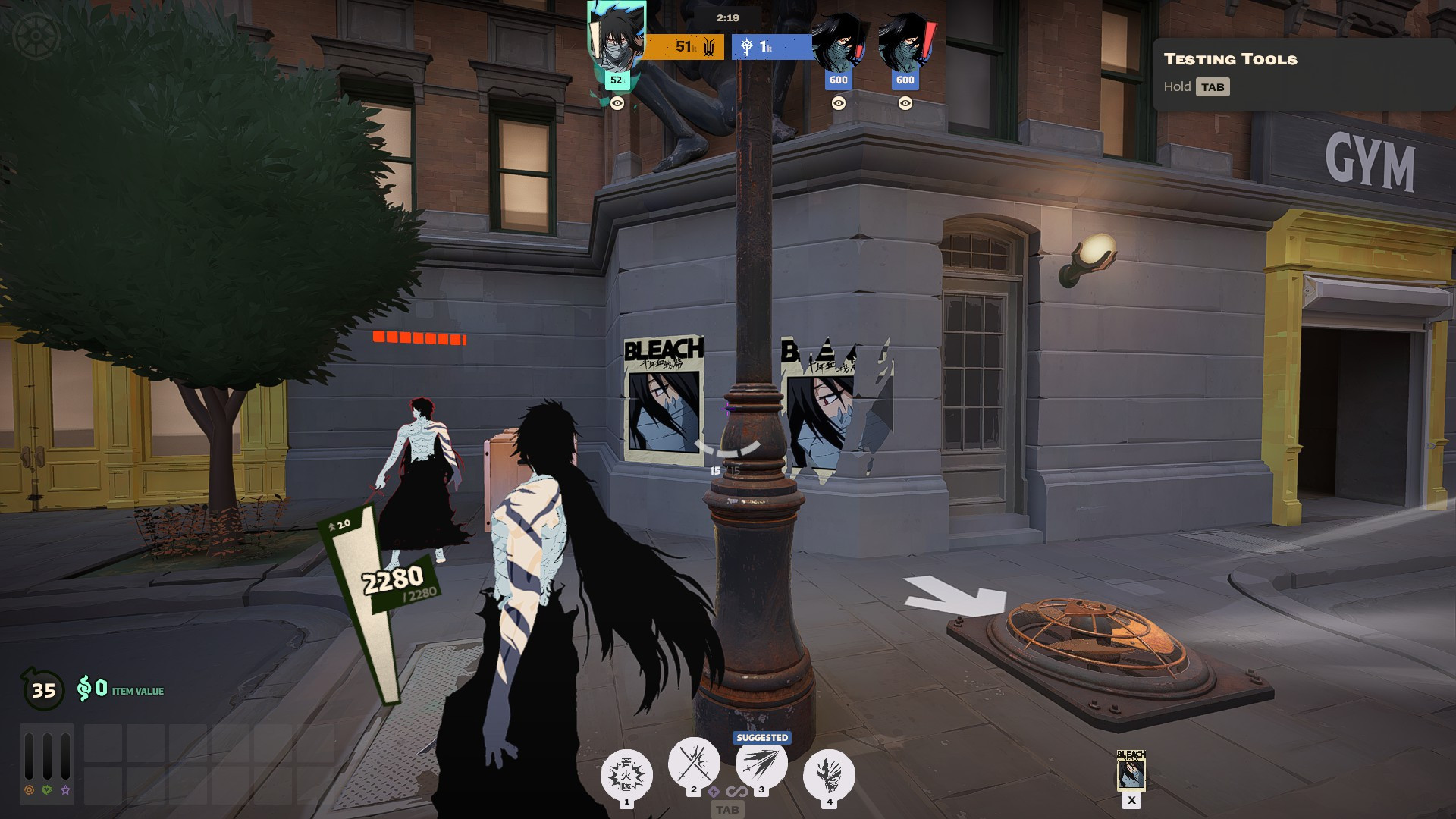The height and width of the screenshot is (819, 1456).
Task: Activate the kanji burst ability in slot 1
Action: (x=626, y=774)
